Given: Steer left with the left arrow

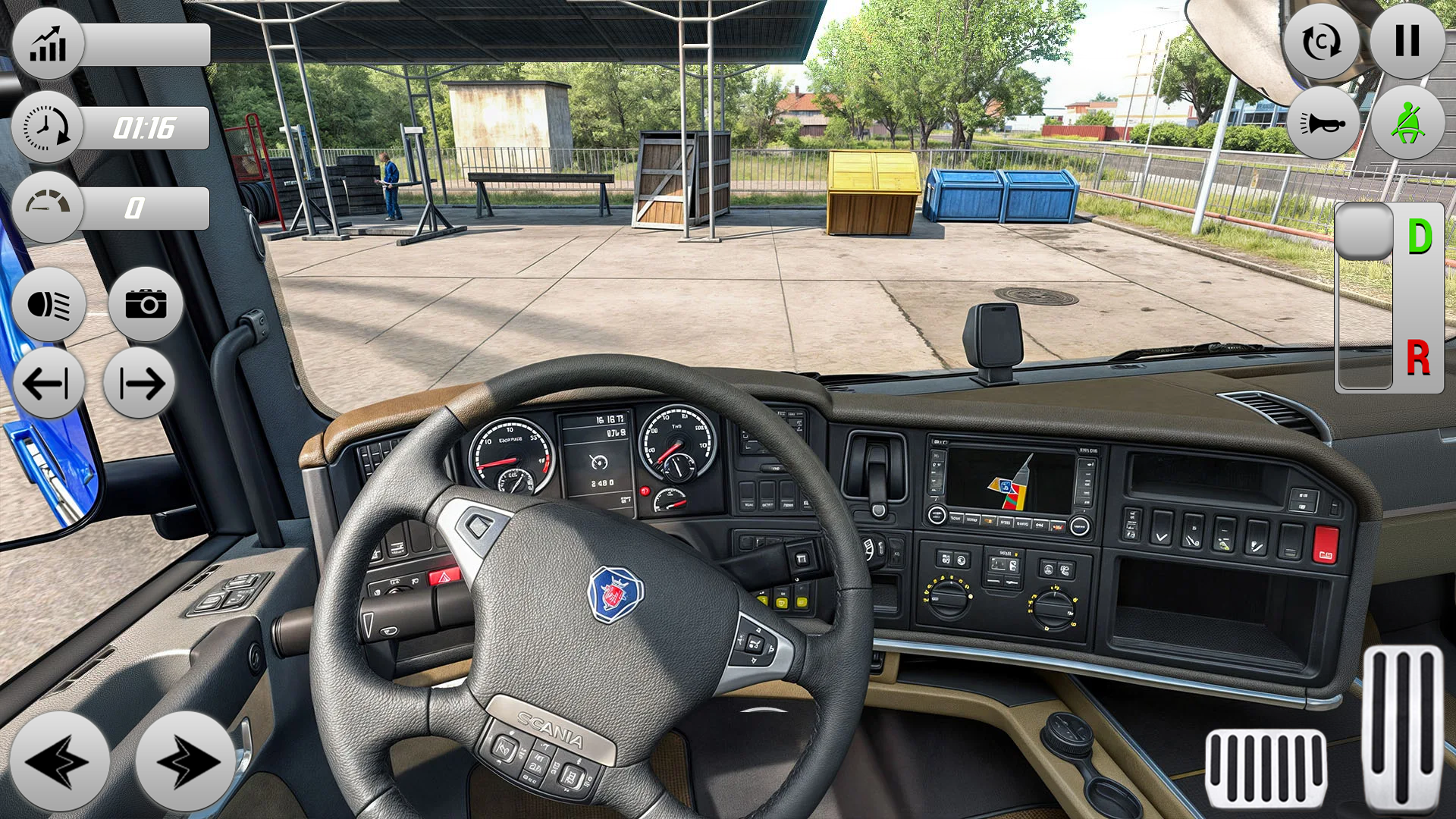Looking at the screenshot, I should coord(58,761).
